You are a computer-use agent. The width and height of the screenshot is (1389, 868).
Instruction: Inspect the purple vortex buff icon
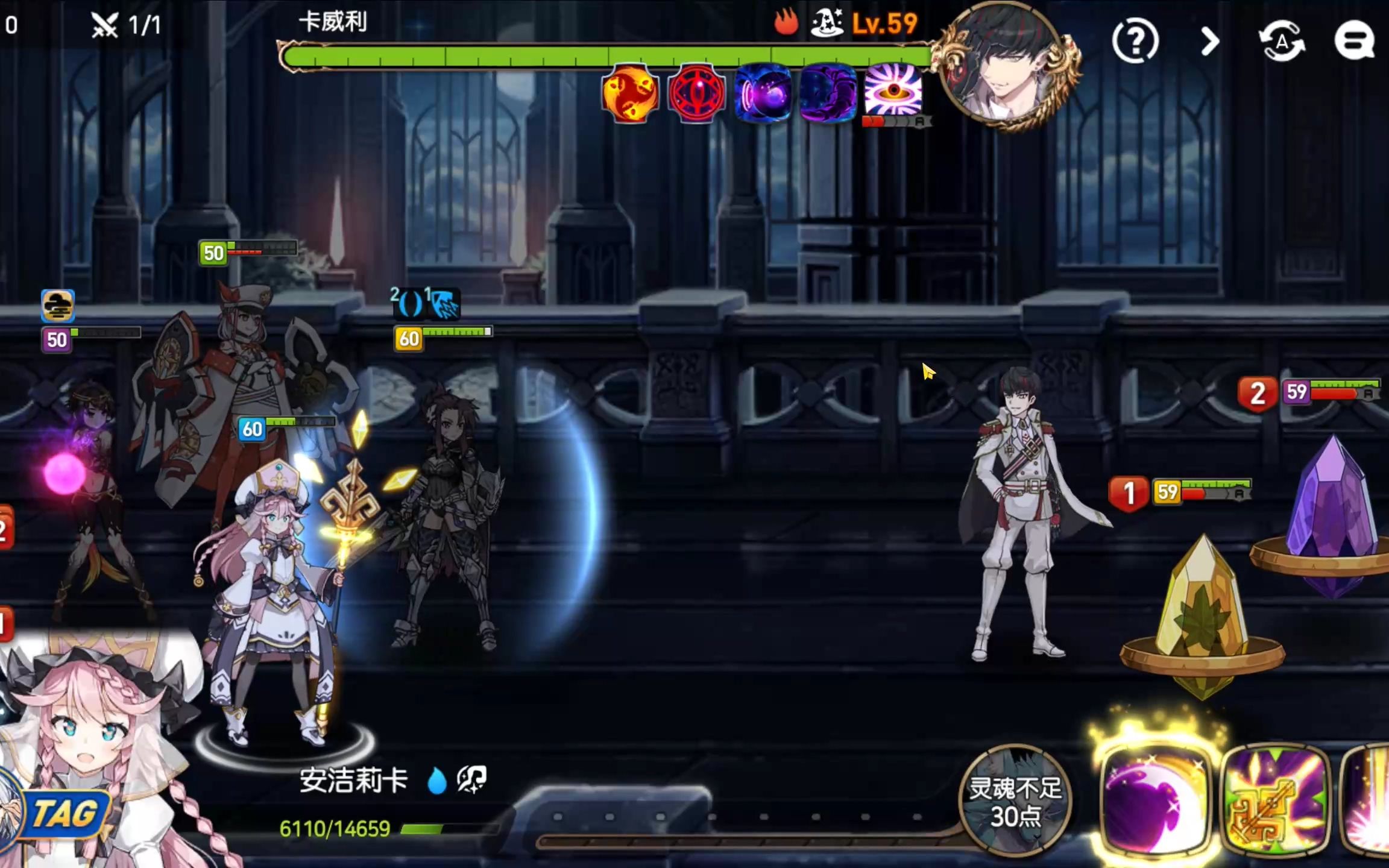[x=763, y=93]
